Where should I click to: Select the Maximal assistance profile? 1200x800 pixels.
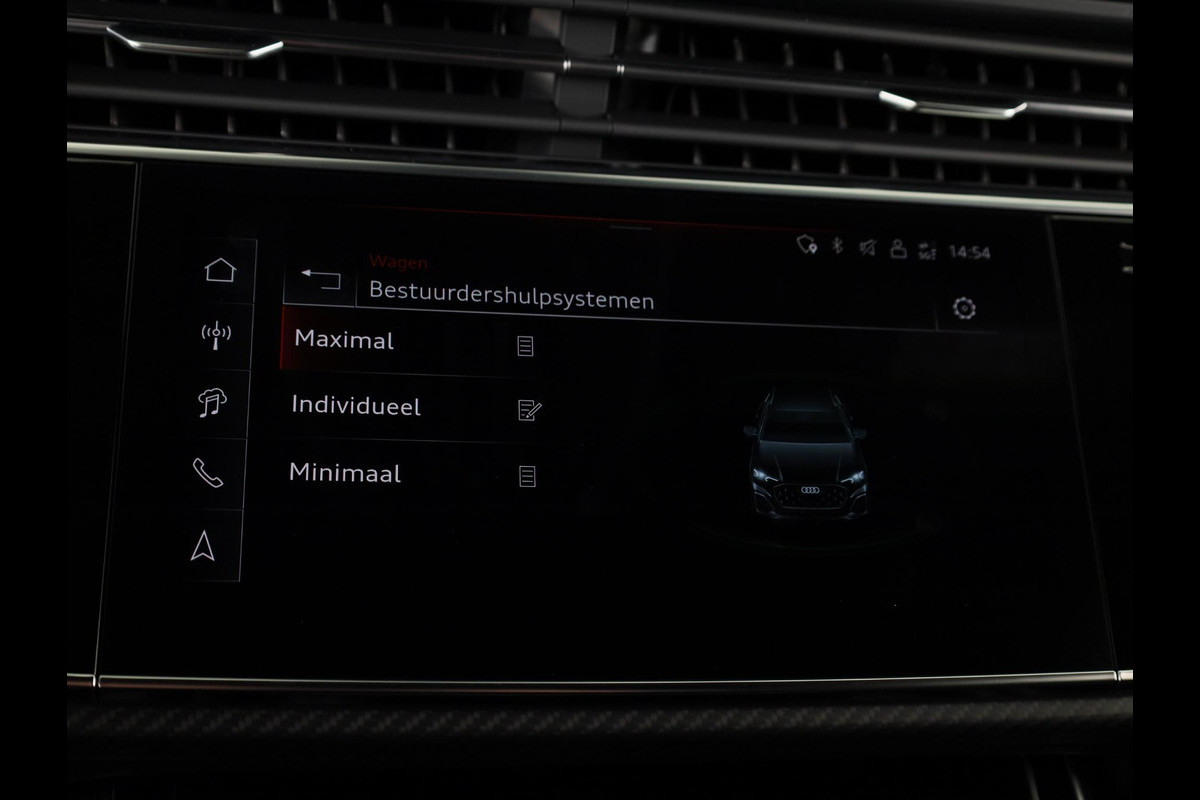coord(344,340)
